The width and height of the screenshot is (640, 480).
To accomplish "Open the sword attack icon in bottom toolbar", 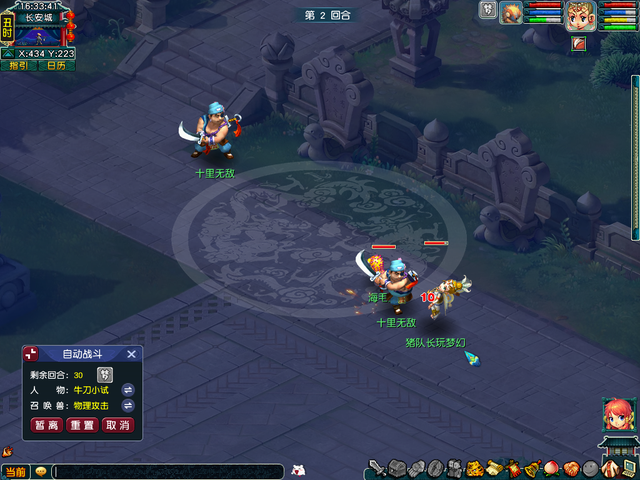I will click(378, 468).
